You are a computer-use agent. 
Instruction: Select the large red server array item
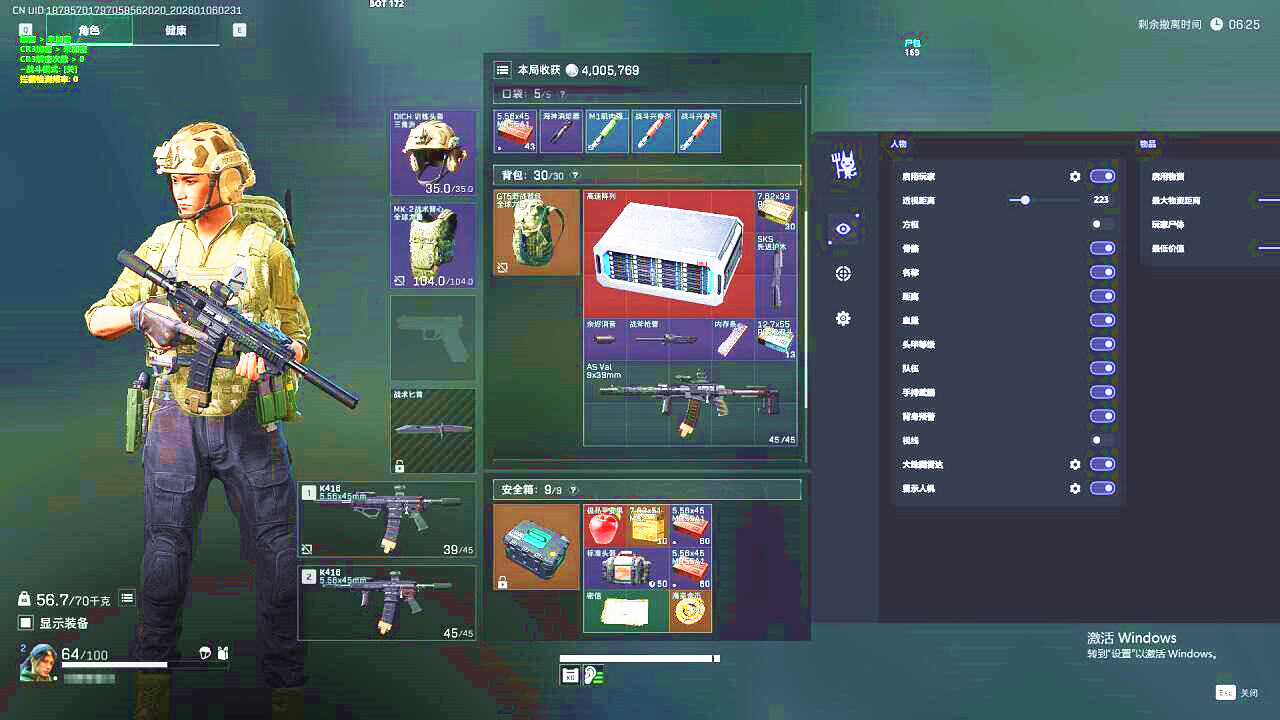tap(668, 254)
